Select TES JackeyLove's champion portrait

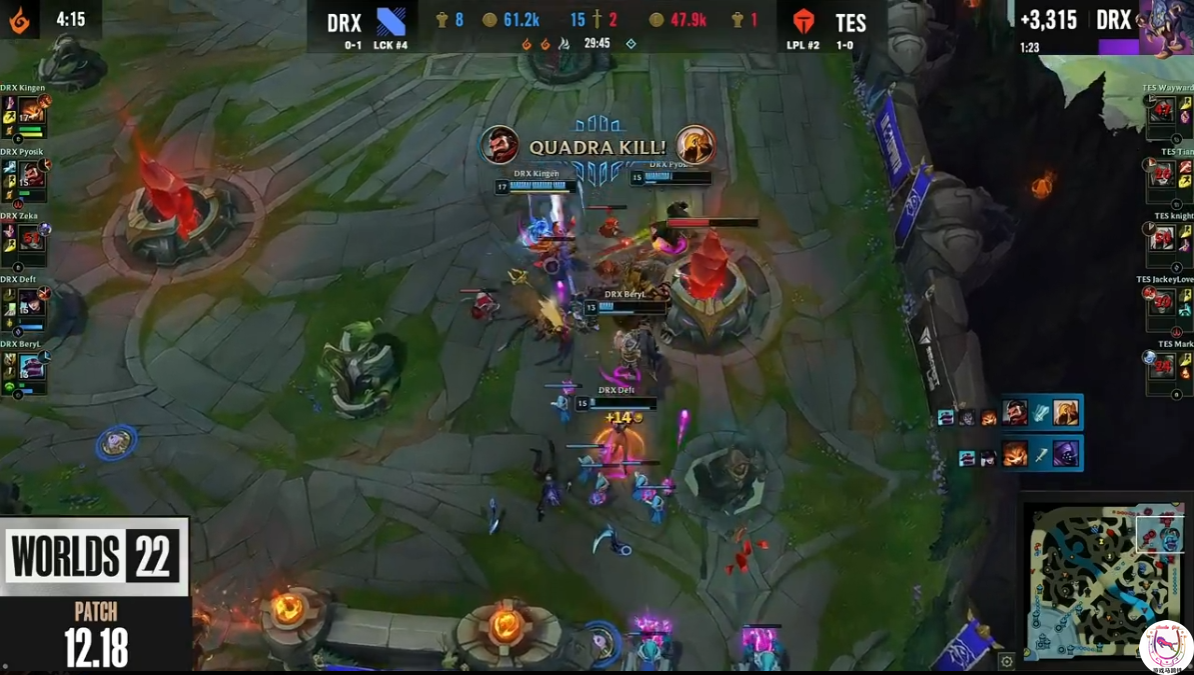[x=1162, y=303]
